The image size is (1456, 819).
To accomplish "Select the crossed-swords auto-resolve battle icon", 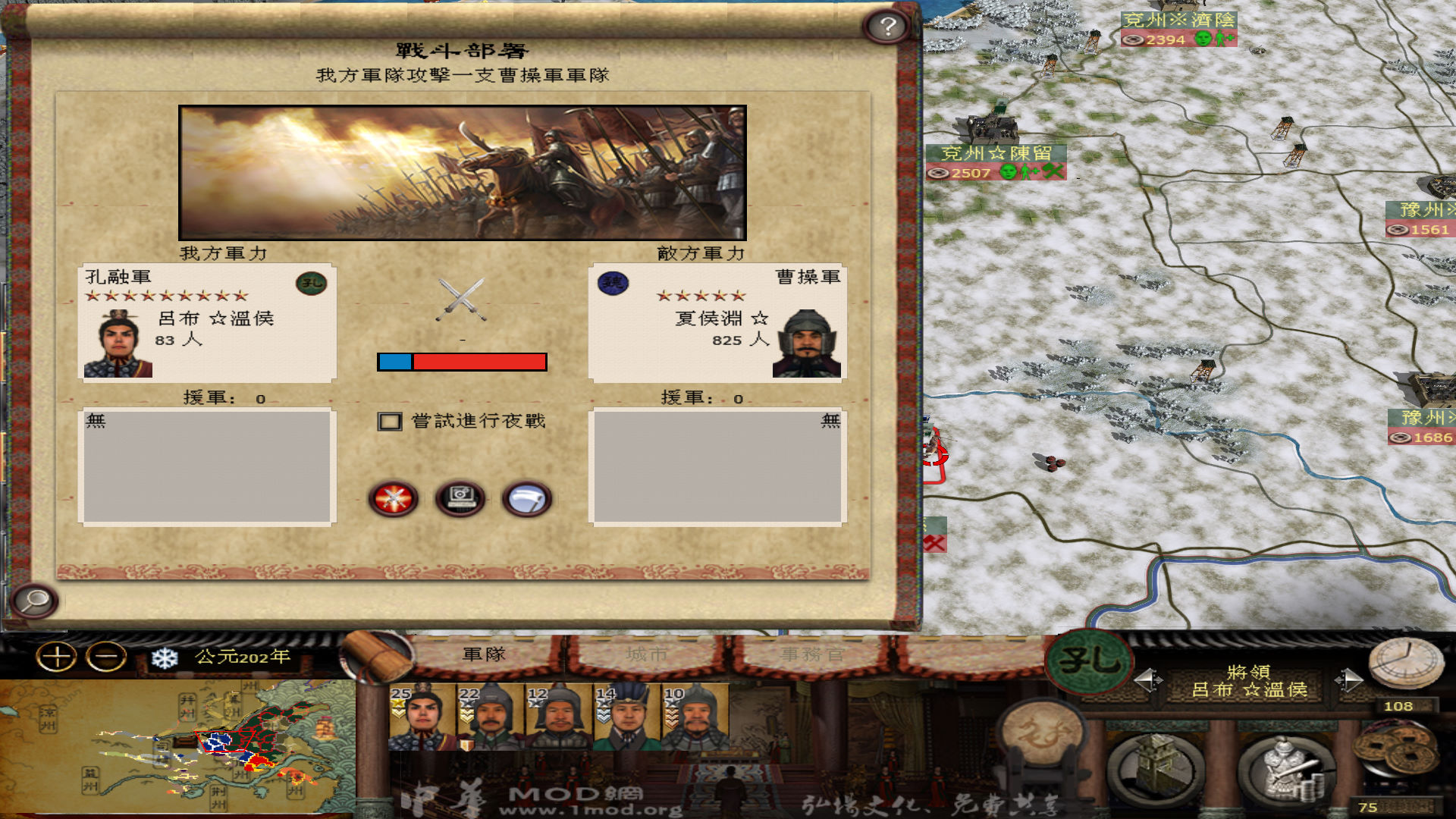I will click(394, 497).
